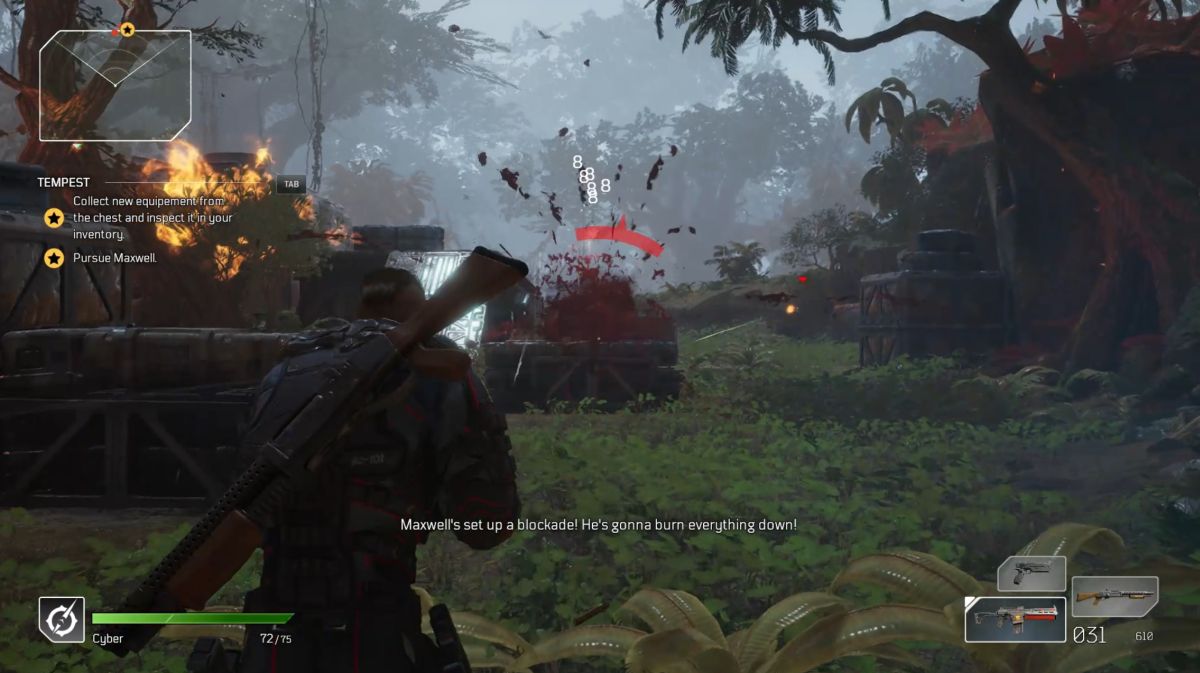
Task: Switch to the pistol weapon slot
Action: [x=1031, y=574]
